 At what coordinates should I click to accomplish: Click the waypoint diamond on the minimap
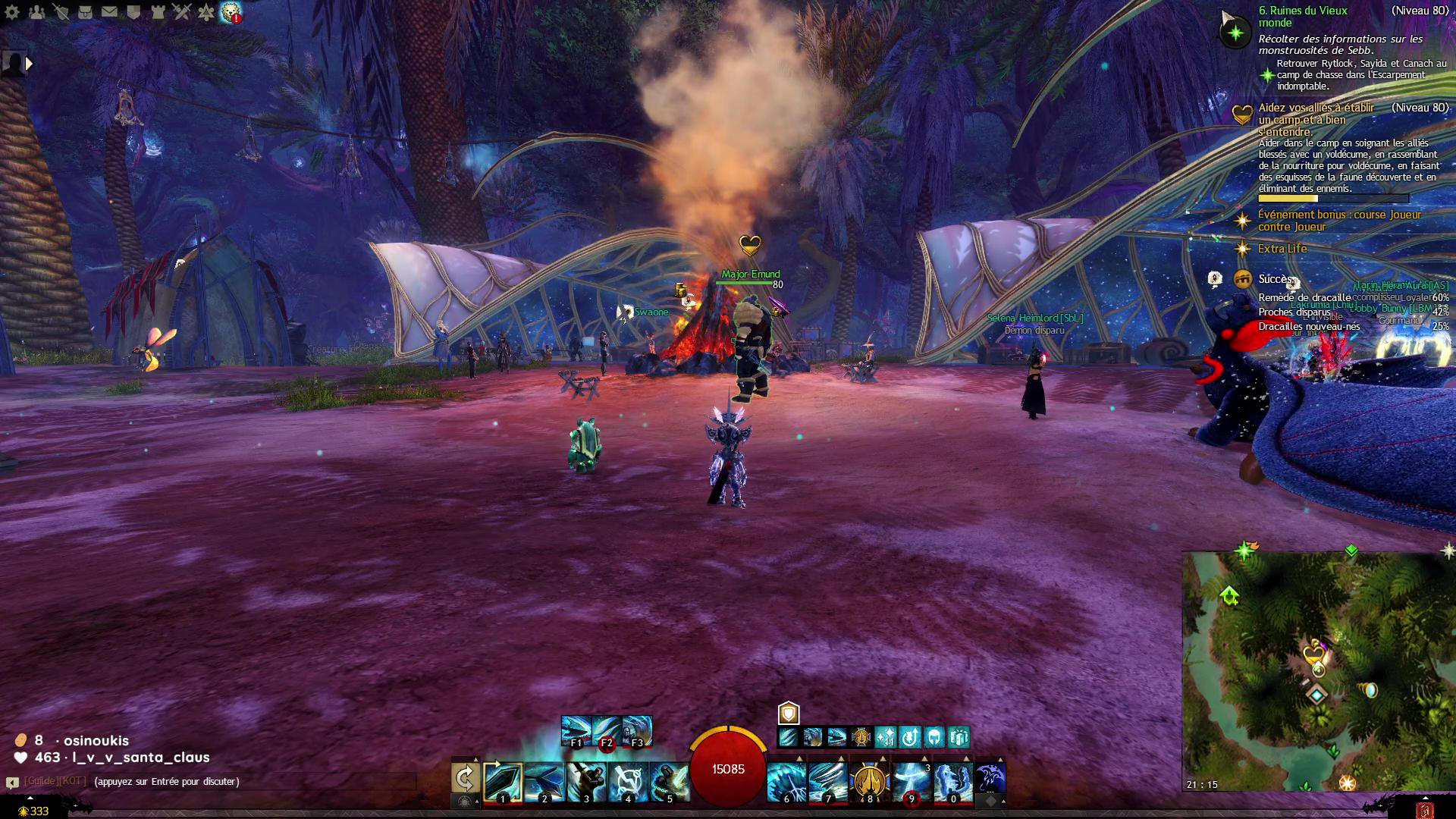pos(1316,694)
